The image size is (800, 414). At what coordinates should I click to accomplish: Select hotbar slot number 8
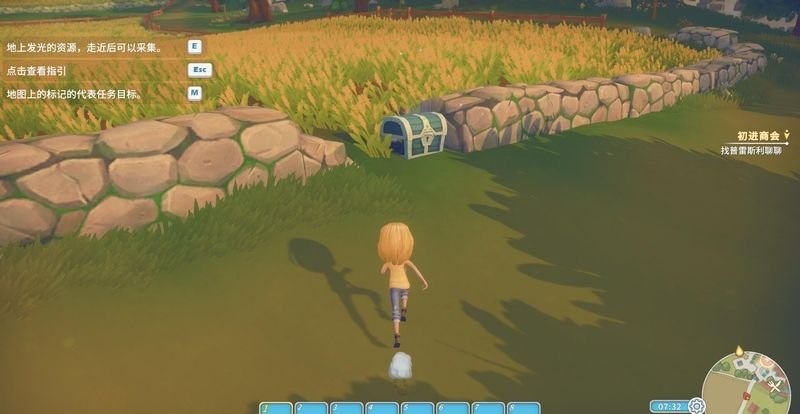point(523,408)
